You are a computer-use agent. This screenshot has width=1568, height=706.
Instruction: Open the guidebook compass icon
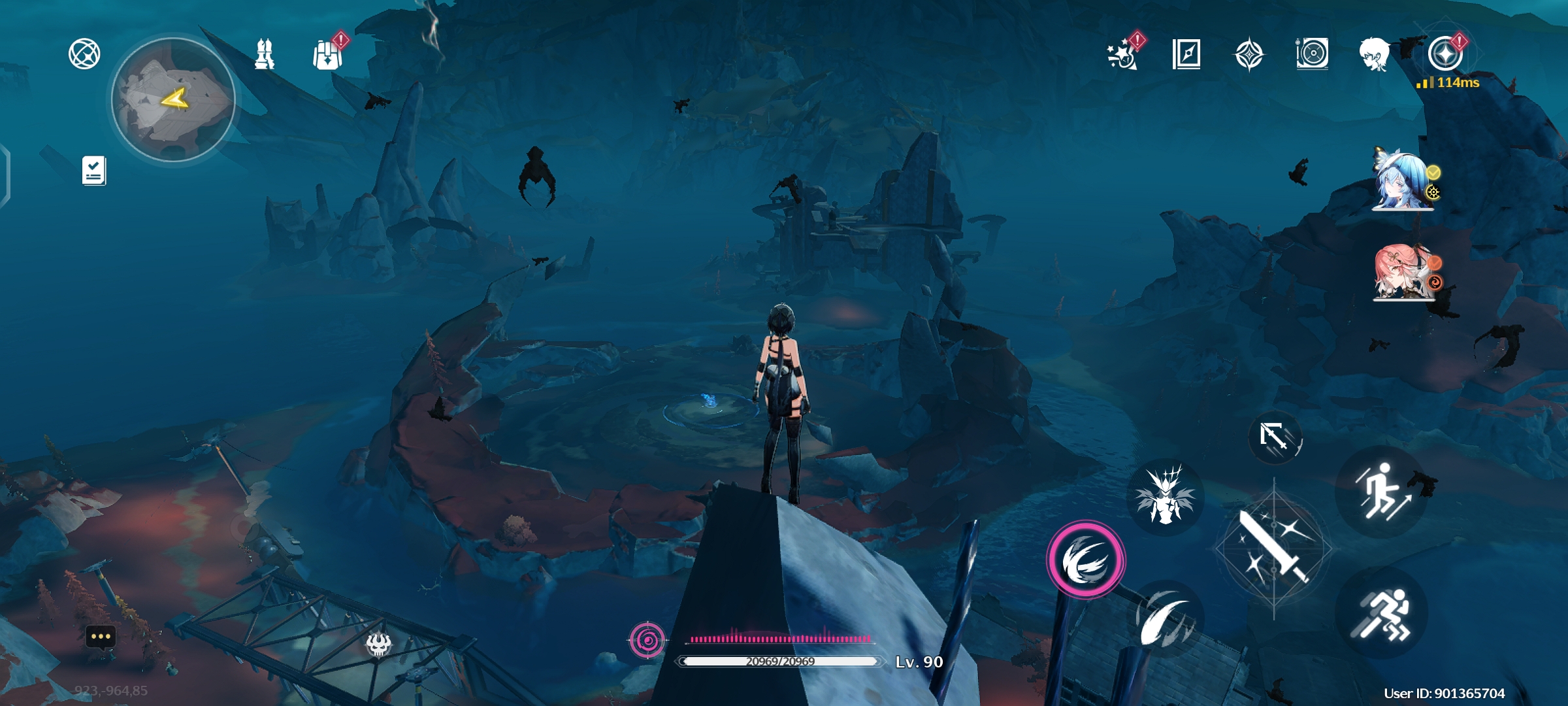coord(1186,54)
